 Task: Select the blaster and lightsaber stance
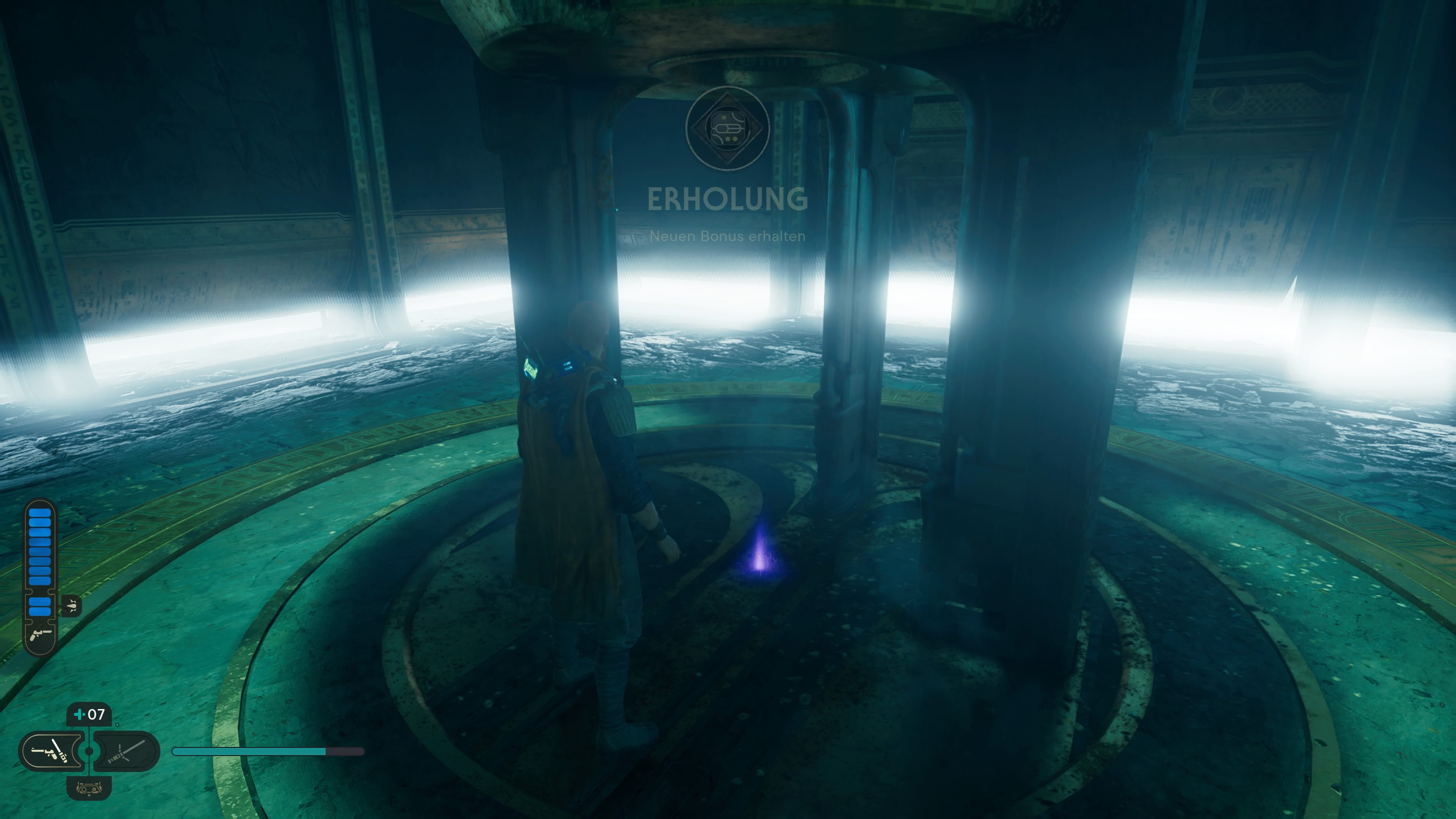(x=52, y=751)
